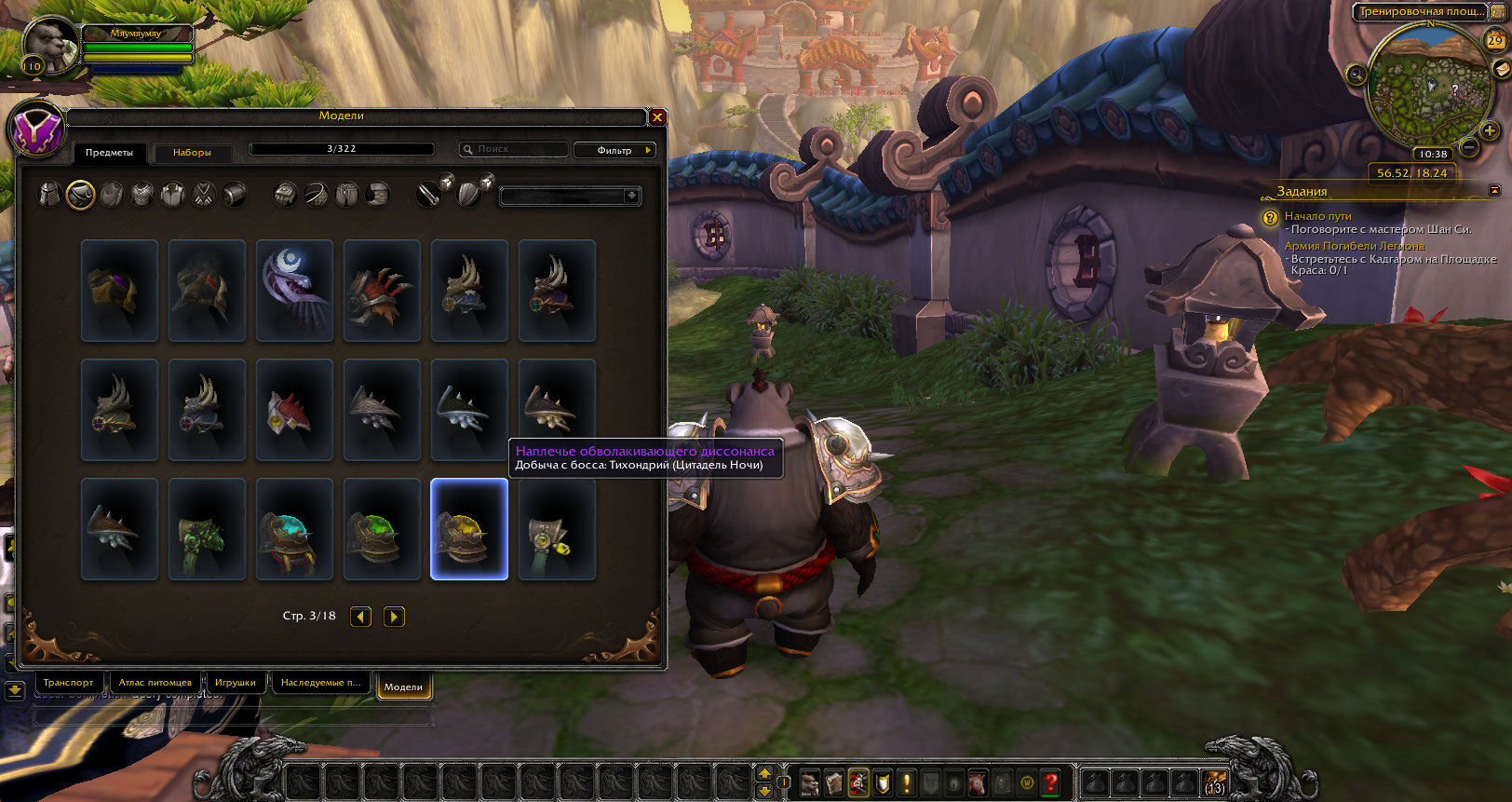
Task: Select the Предметы tab
Action: click(x=109, y=152)
